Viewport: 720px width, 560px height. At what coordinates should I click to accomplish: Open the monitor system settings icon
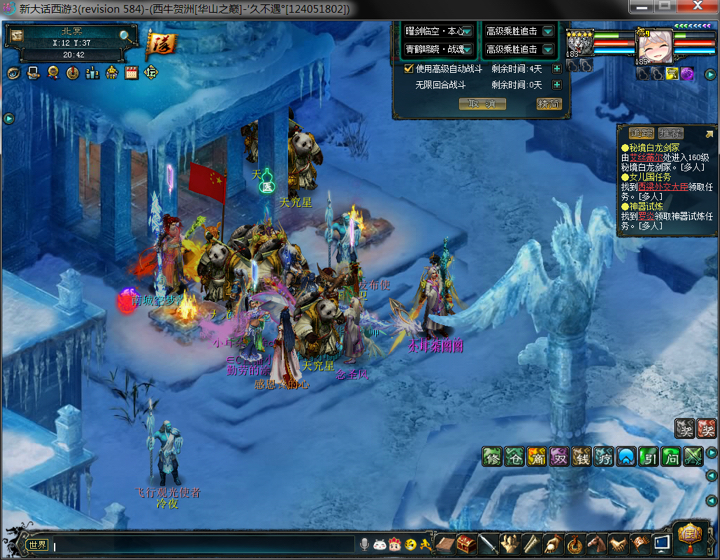coord(661,545)
